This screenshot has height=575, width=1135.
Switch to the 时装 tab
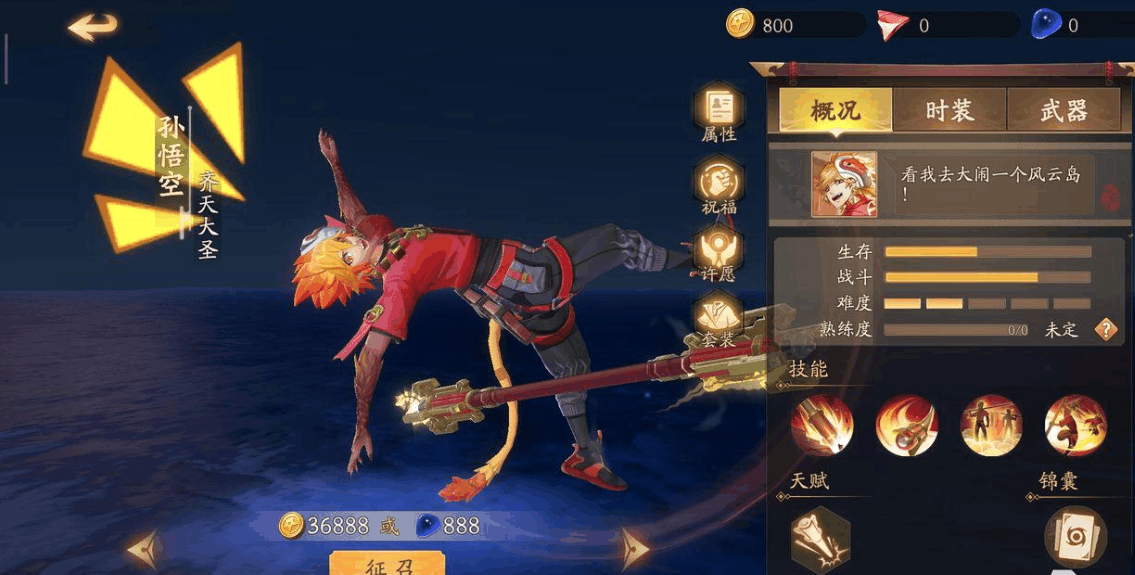coord(949,110)
